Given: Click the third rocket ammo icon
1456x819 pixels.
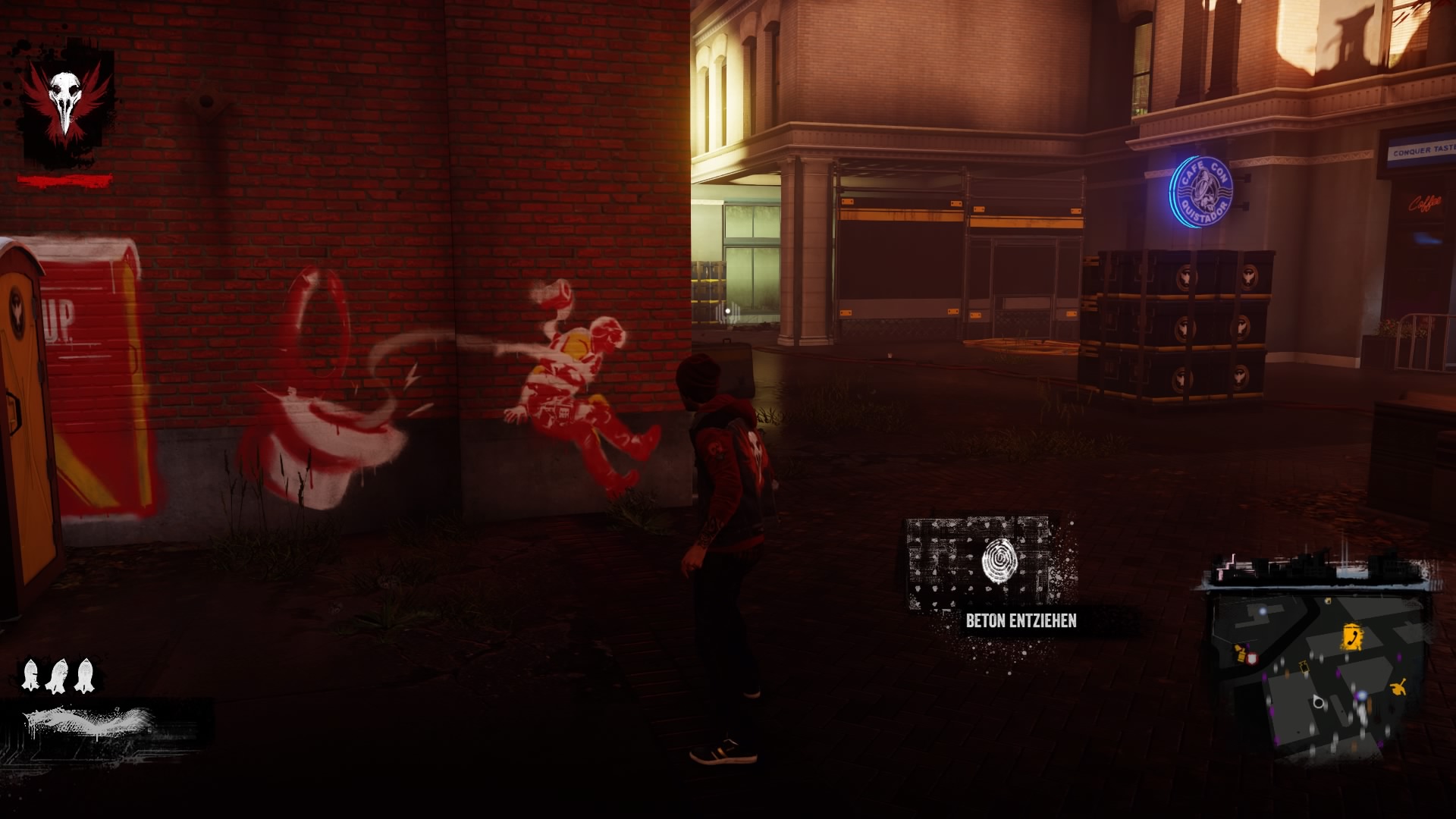Looking at the screenshot, I should click(x=85, y=675).
